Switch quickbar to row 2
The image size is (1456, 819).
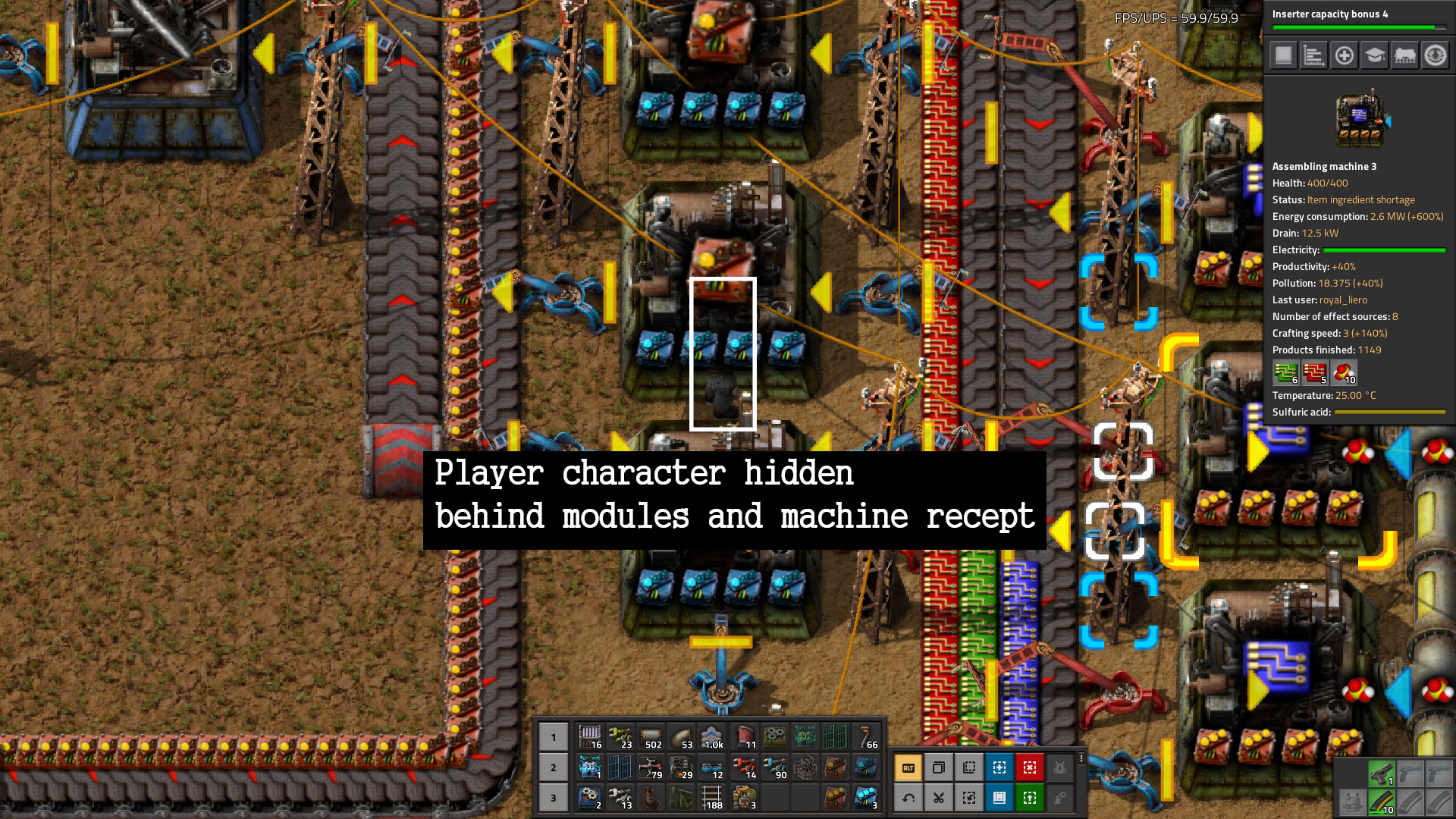552,767
